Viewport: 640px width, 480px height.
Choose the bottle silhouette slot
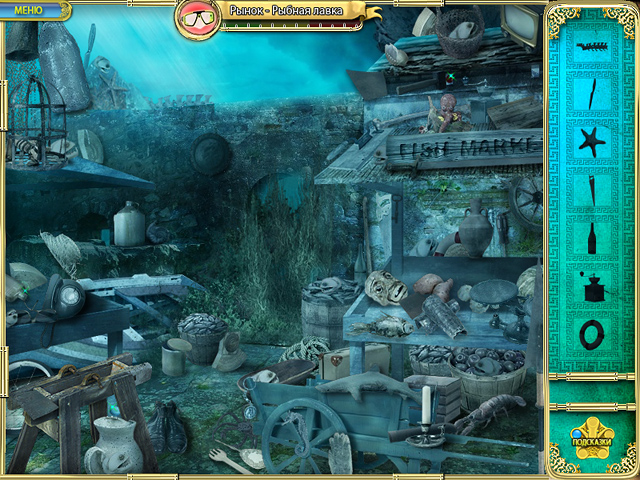[x=591, y=239]
